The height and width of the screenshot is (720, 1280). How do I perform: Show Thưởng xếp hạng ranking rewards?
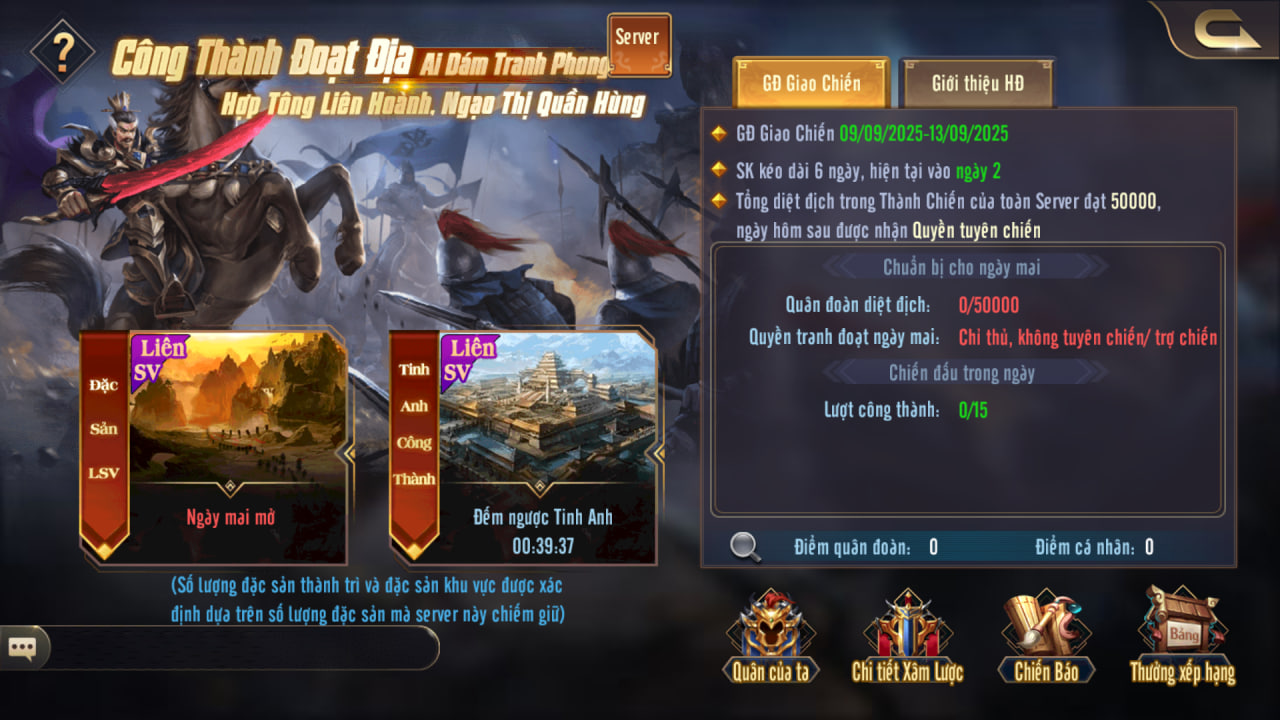(x=1183, y=638)
